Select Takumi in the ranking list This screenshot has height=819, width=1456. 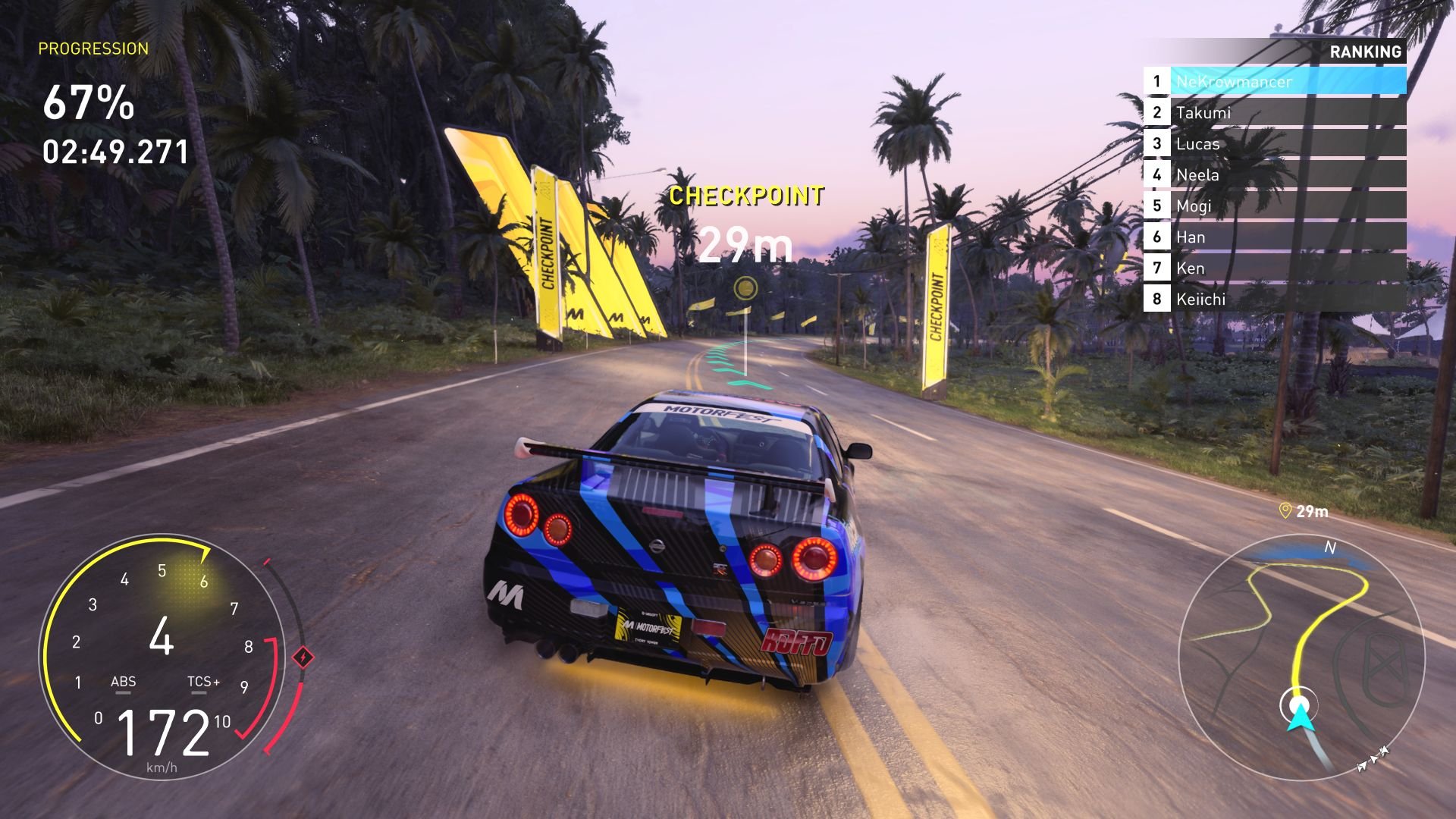(1274, 113)
